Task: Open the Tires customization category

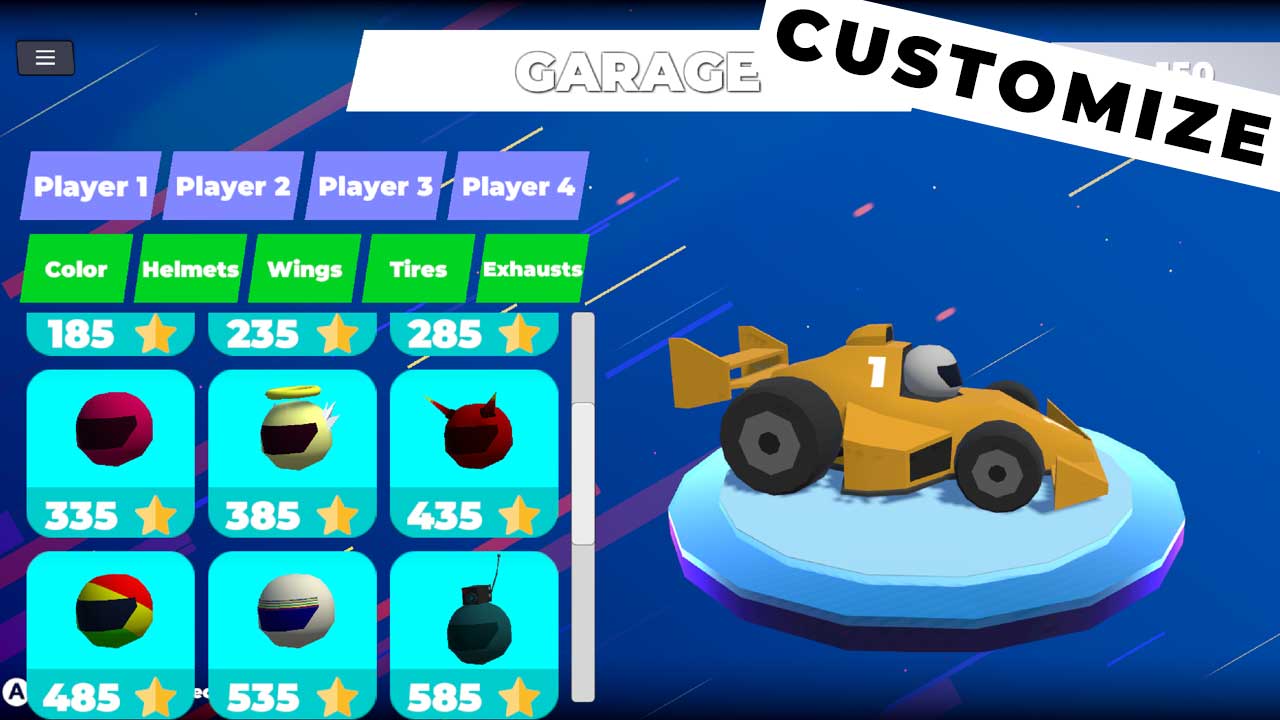Action: pos(416,269)
